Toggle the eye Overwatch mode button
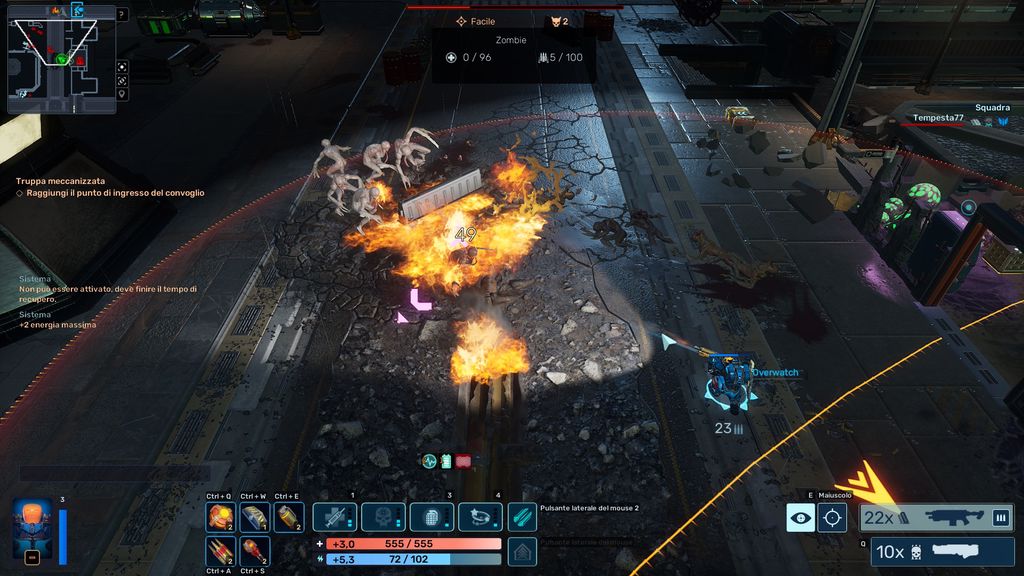This screenshot has height=576, width=1024. point(800,517)
